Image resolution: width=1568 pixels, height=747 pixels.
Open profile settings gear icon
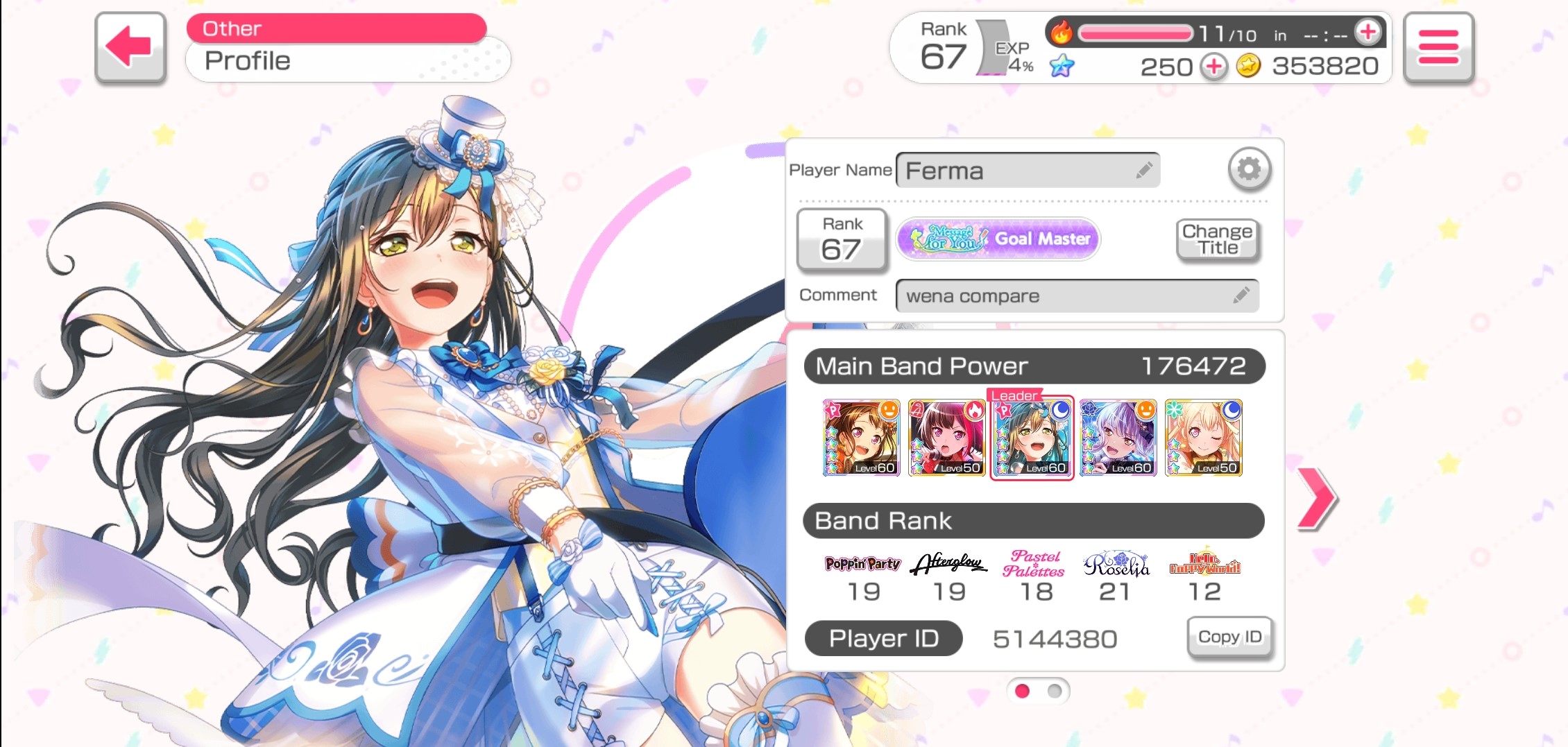pyautogui.click(x=1249, y=169)
